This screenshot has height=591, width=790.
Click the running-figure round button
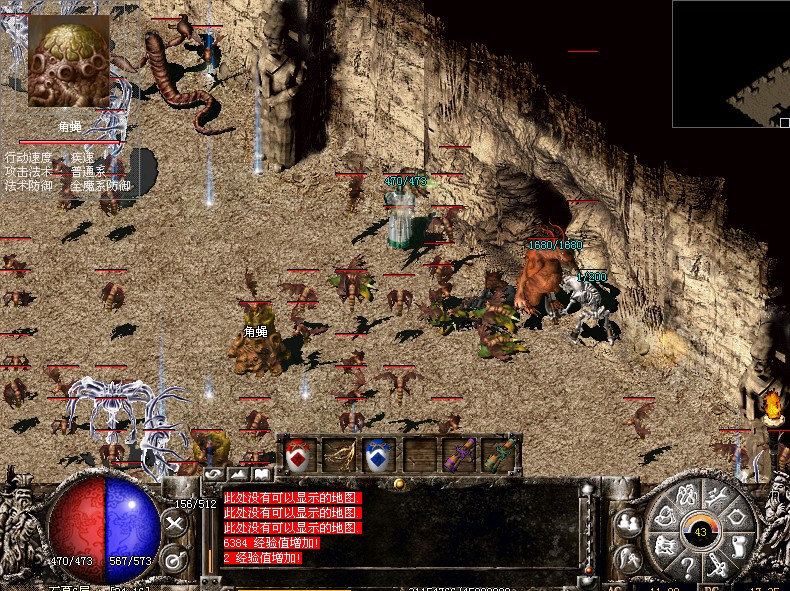(629, 557)
